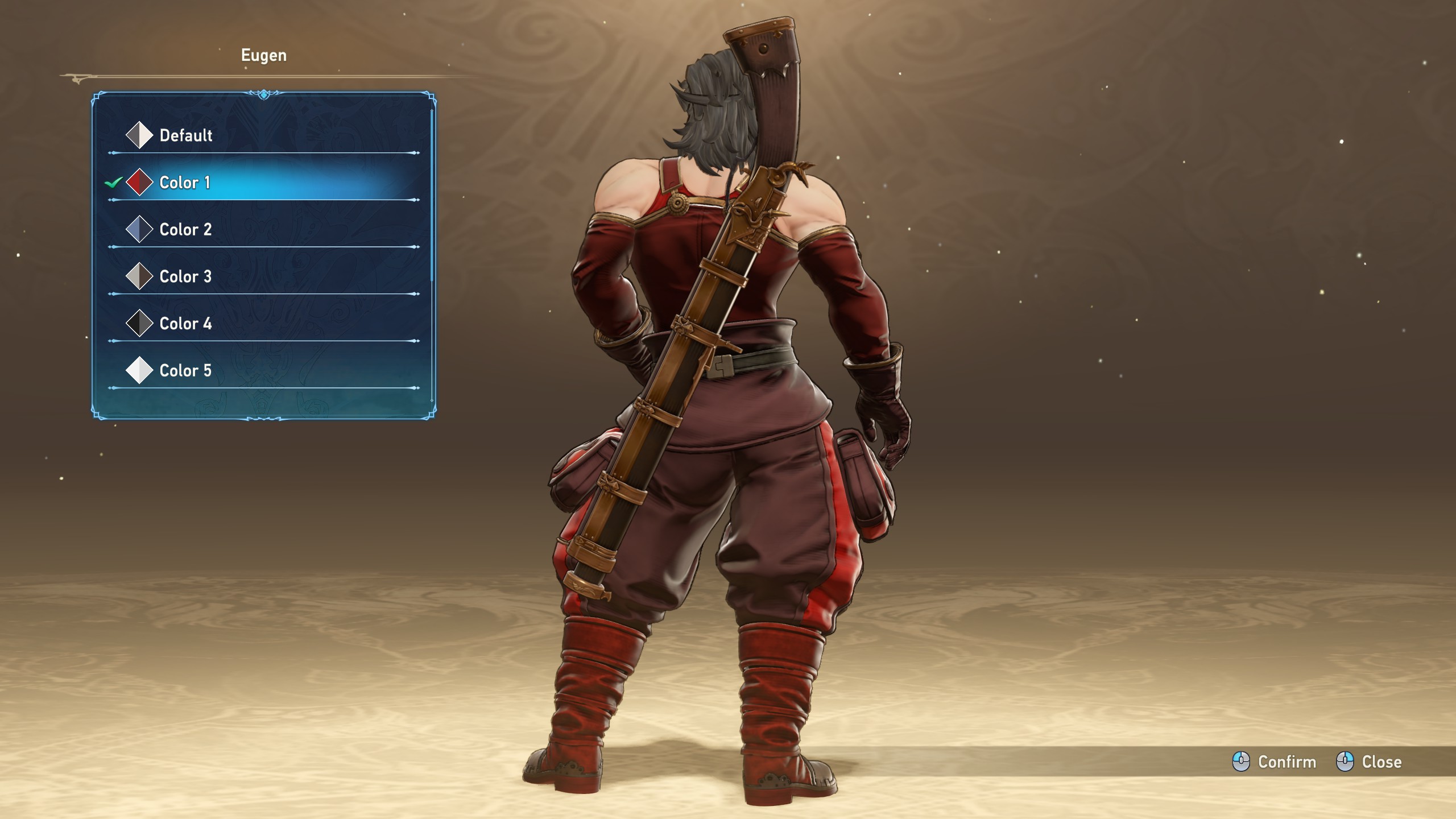
Task: Click the Confirm button
Action: point(1275,762)
